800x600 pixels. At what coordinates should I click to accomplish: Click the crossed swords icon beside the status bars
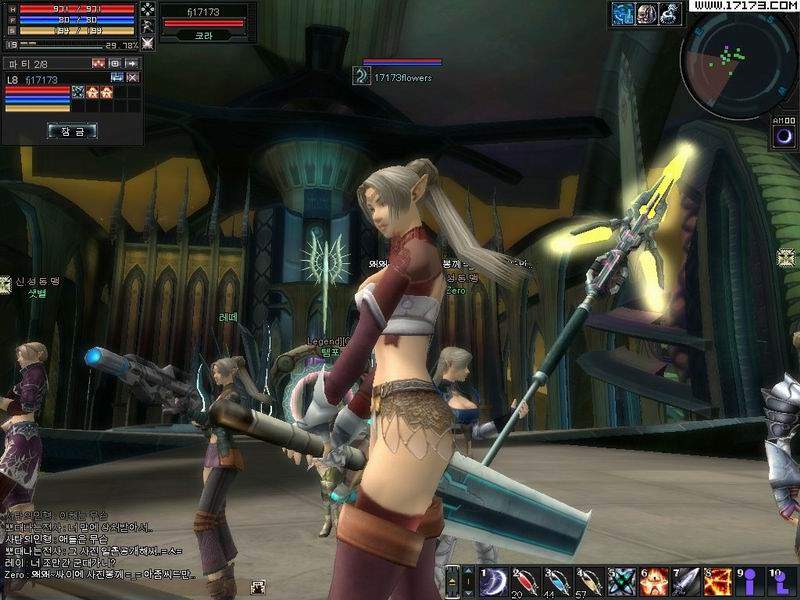(x=148, y=43)
